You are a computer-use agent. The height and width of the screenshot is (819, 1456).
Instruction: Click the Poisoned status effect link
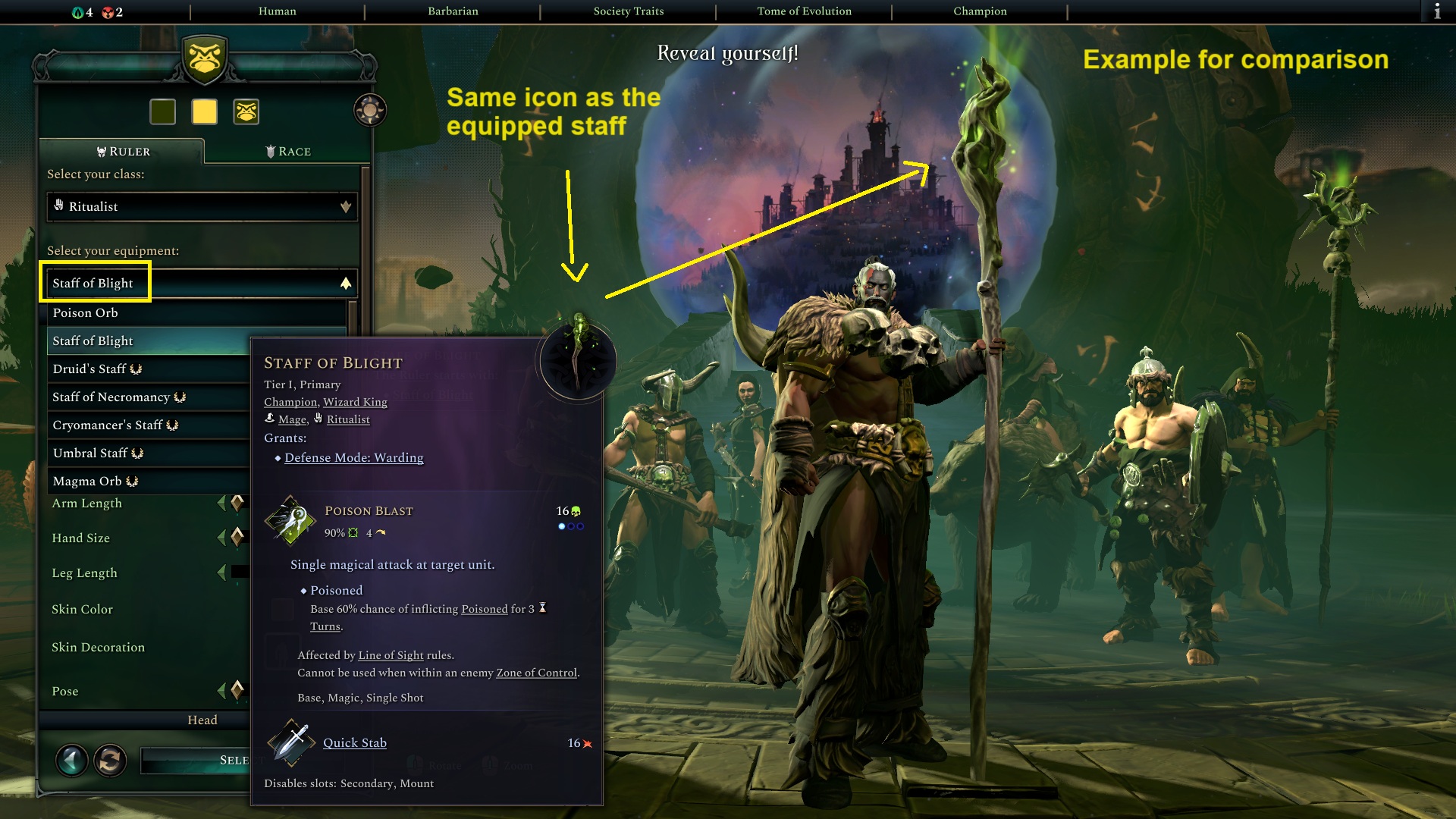pyautogui.click(x=483, y=609)
